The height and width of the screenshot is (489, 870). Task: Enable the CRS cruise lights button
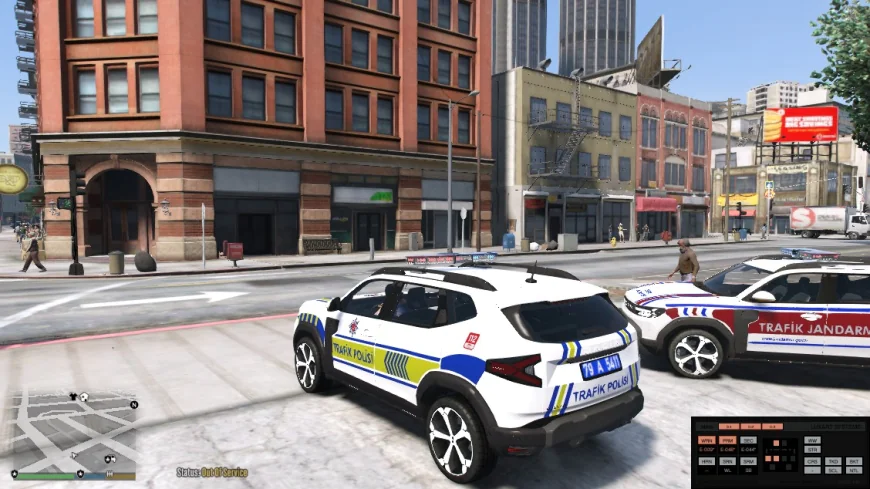coord(812,461)
